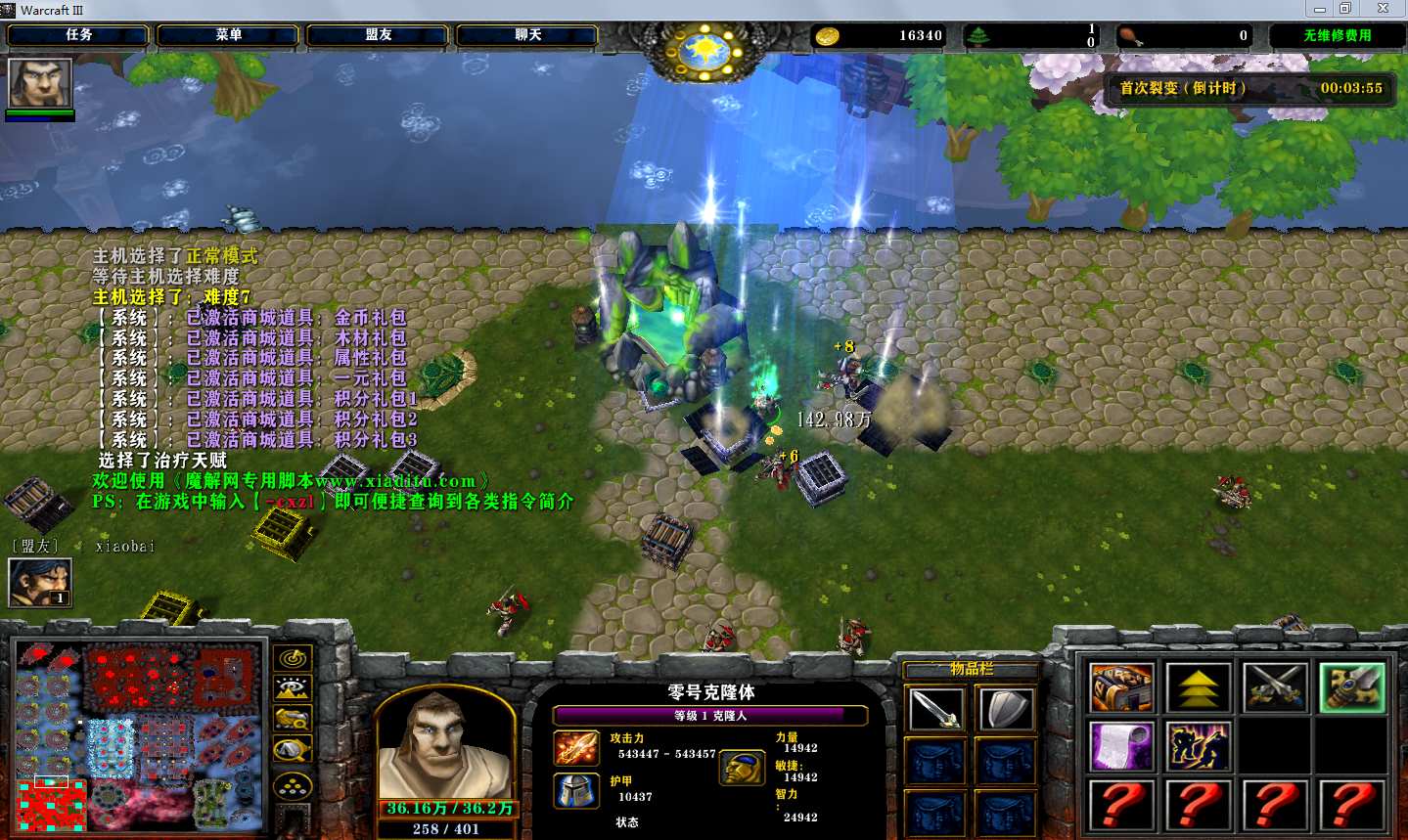The image size is (1408, 840).
Task: Open the 菜单 main menu
Action: coord(228,35)
